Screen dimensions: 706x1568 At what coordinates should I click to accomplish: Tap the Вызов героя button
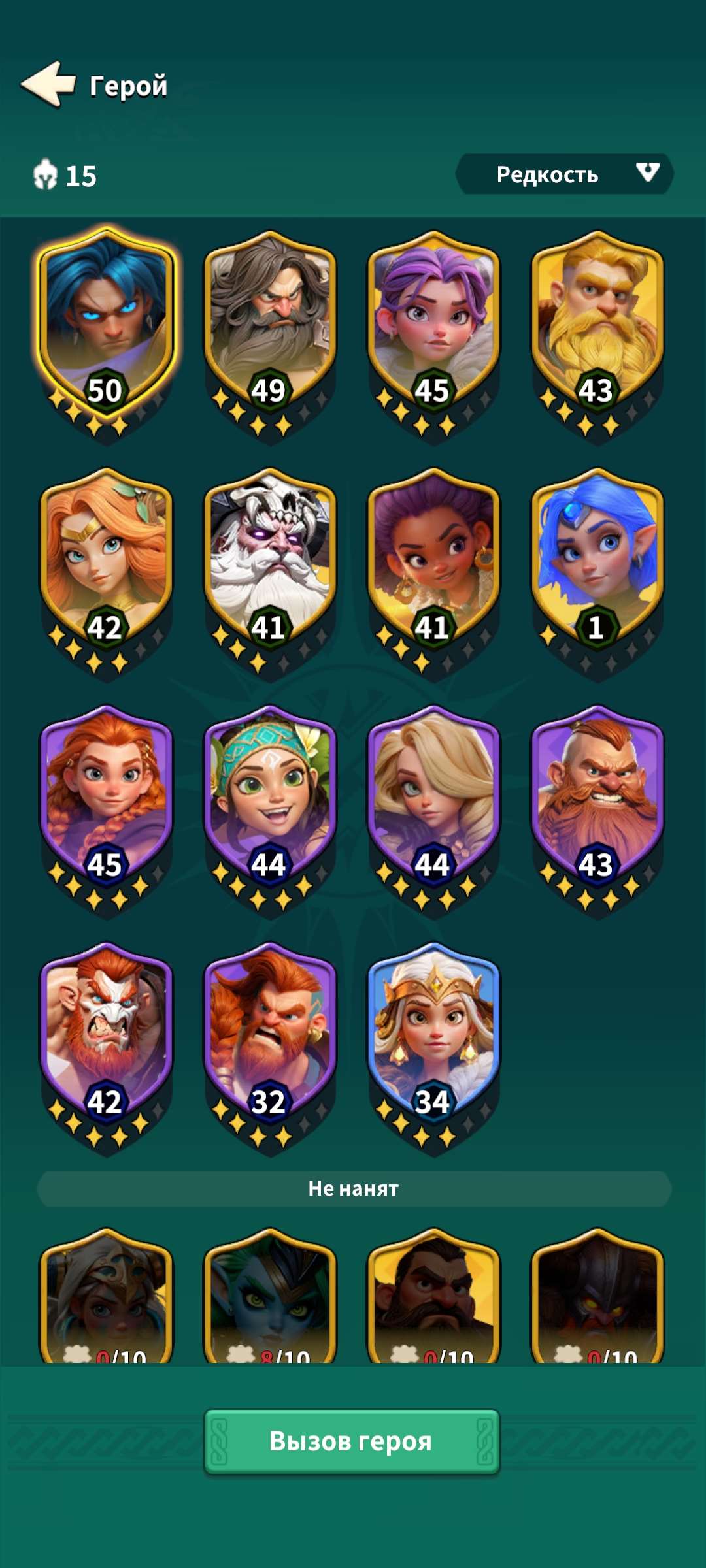coord(352,1441)
